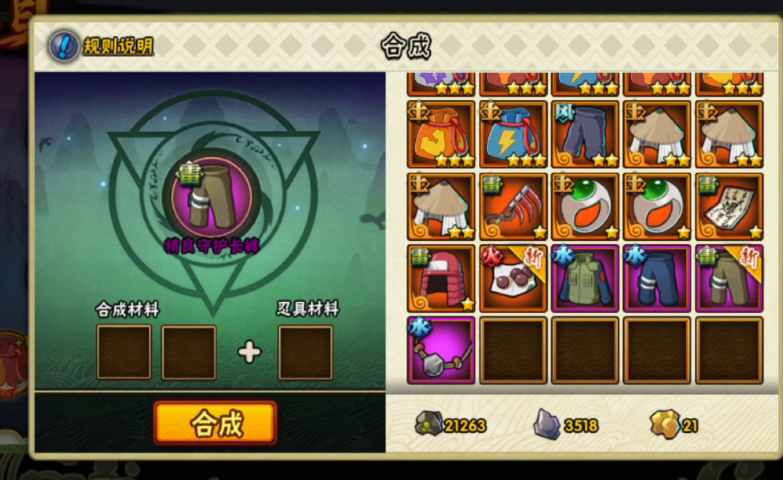Select the khaki trousers in the inventory grid
The height and width of the screenshot is (480, 783).
click(x=729, y=278)
